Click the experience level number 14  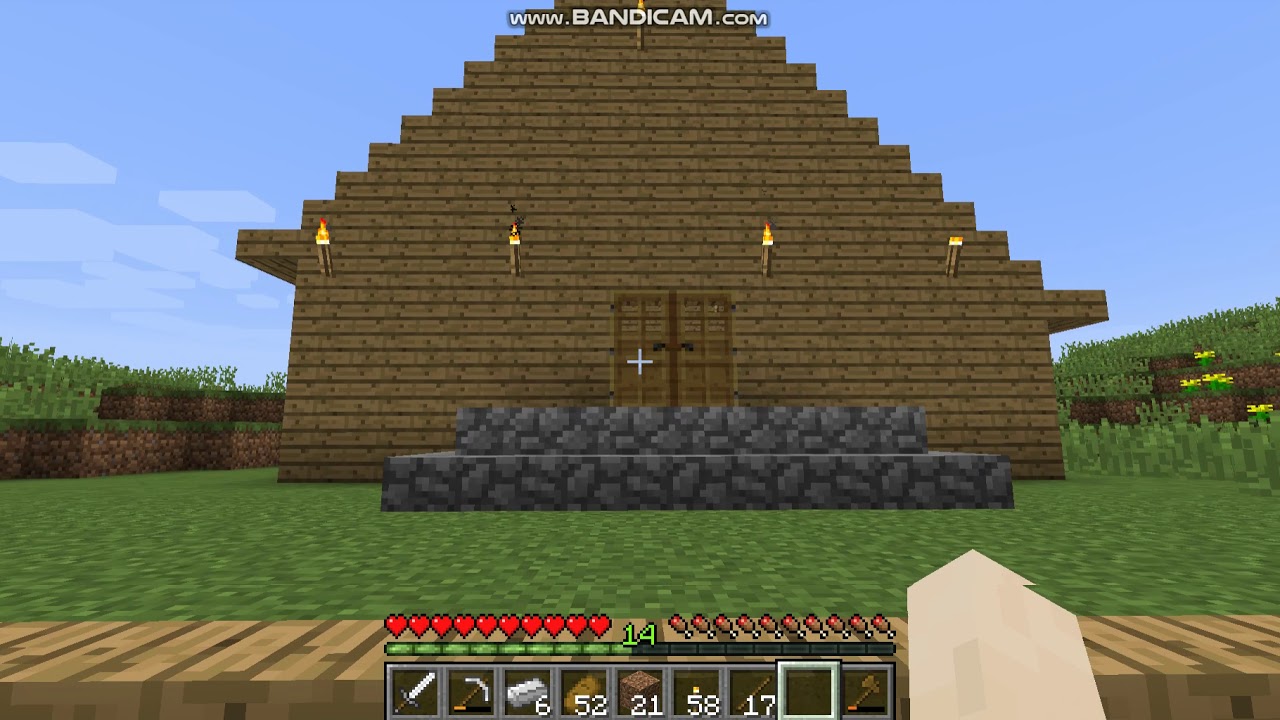pos(640,634)
